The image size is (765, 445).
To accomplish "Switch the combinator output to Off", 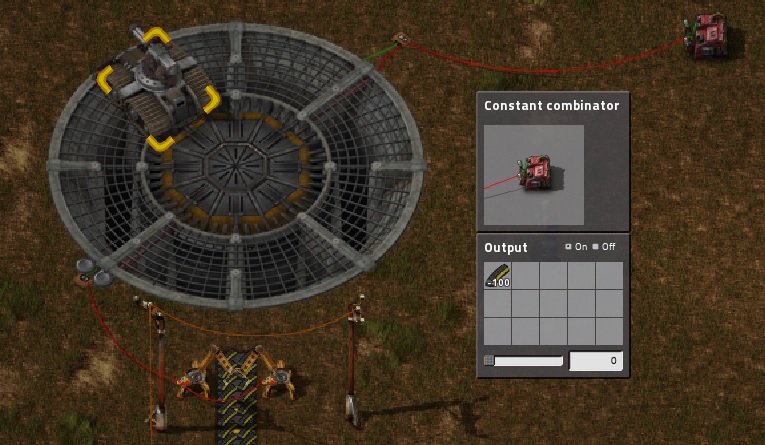I will coord(596,247).
